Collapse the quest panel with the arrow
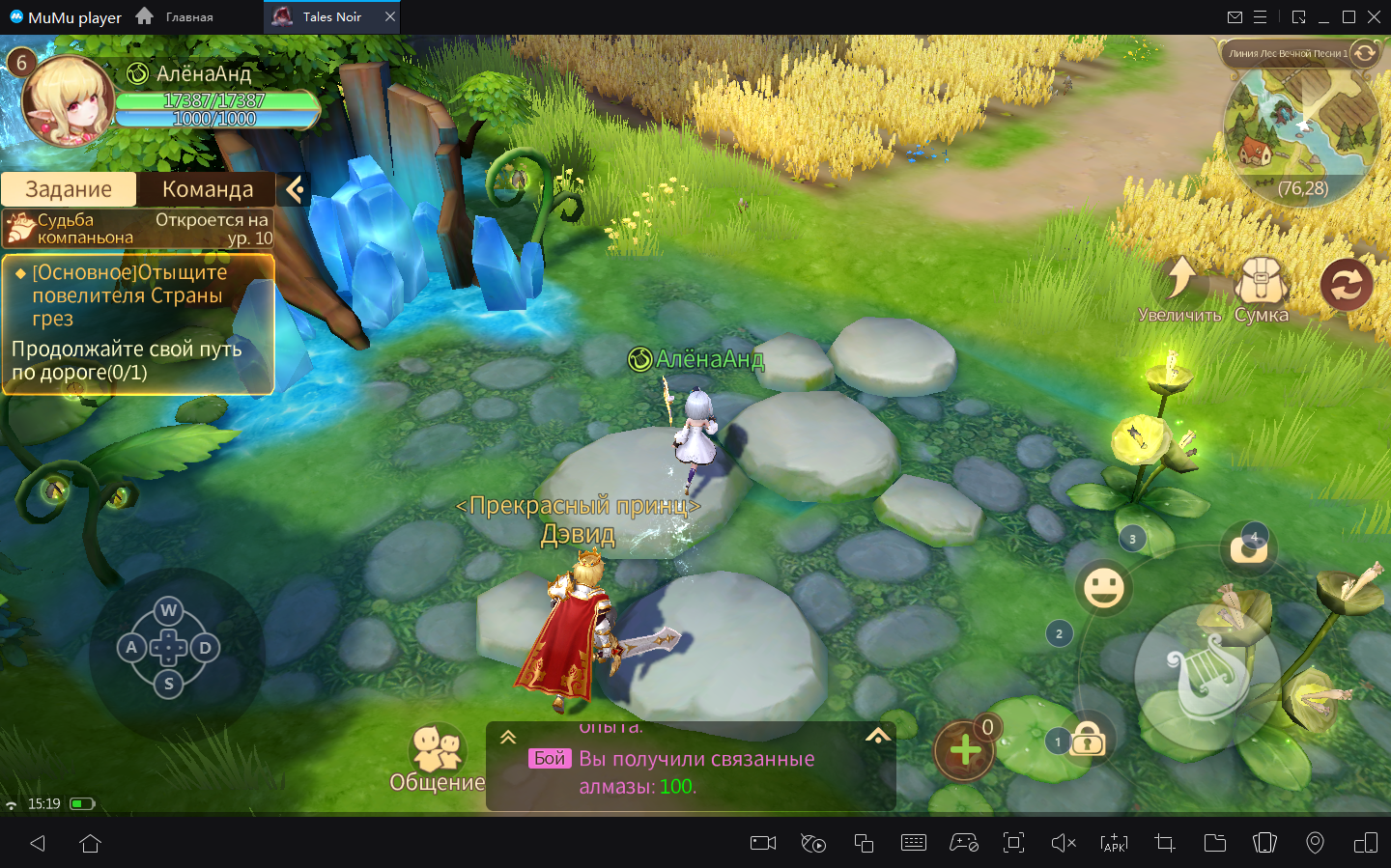This screenshot has width=1391, height=868. point(296,189)
